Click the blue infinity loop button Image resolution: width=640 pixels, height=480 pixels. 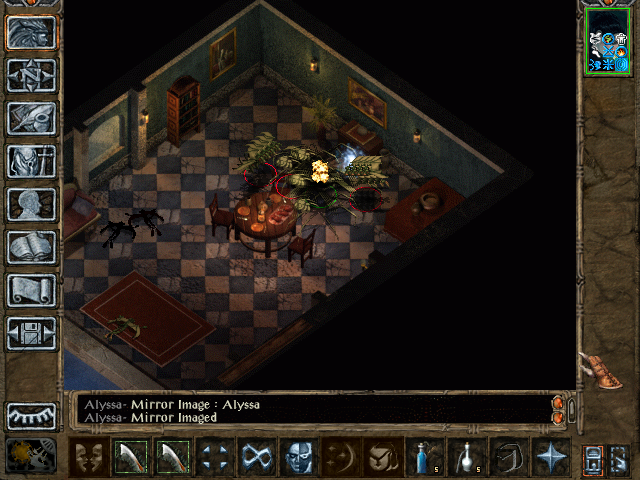point(255,458)
